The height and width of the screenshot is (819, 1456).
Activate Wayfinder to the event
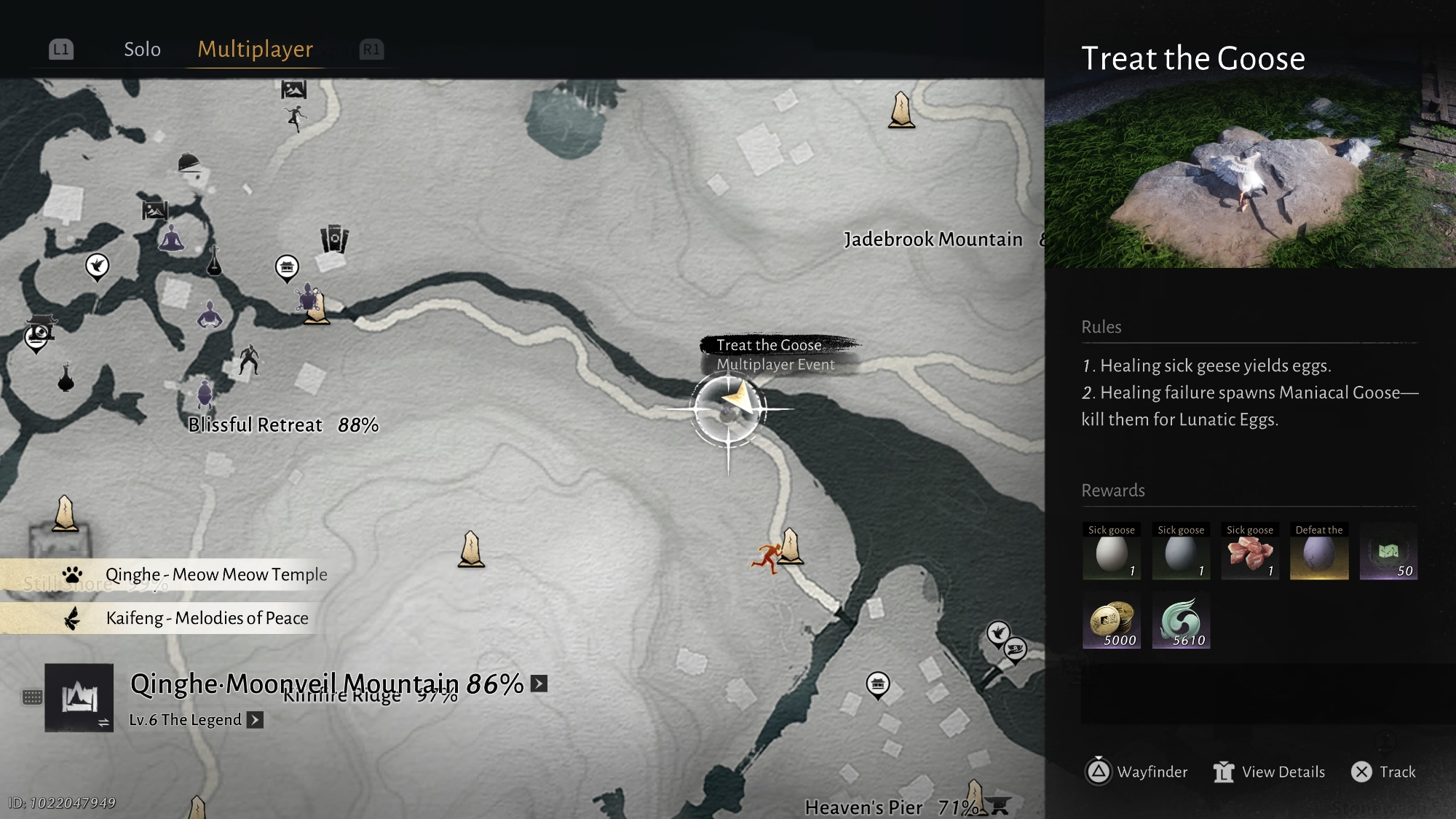(1137, 772)
